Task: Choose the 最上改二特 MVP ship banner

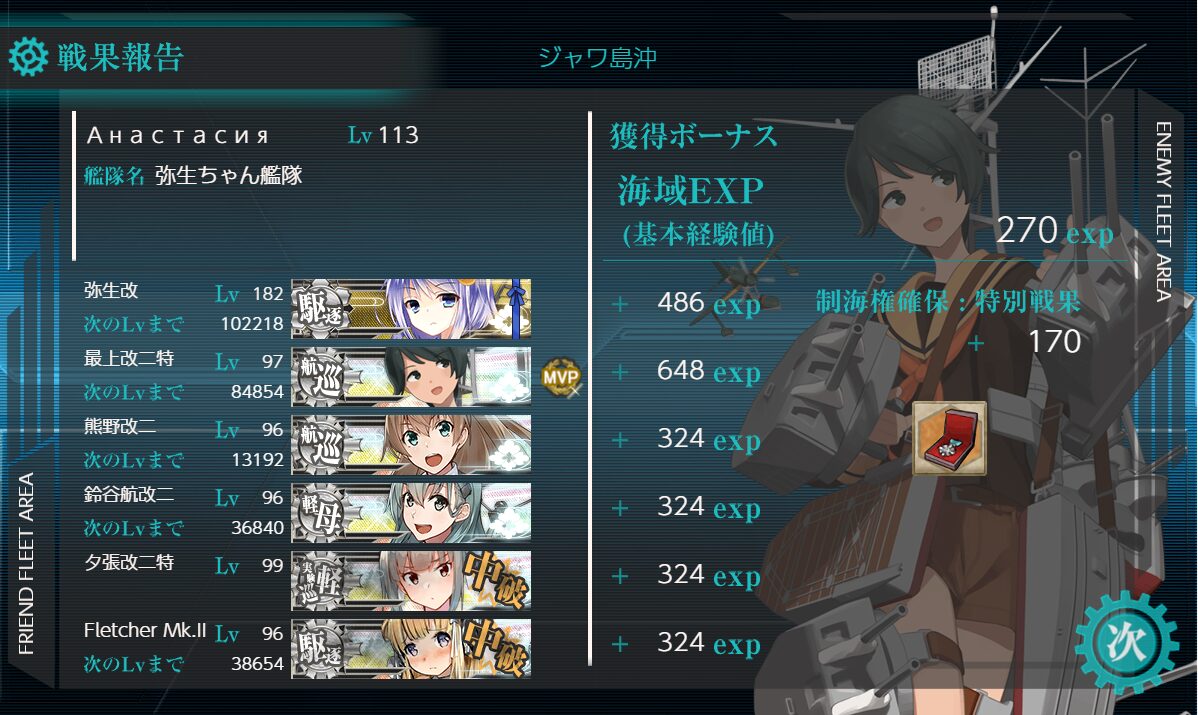Action: tap(411, 377)
